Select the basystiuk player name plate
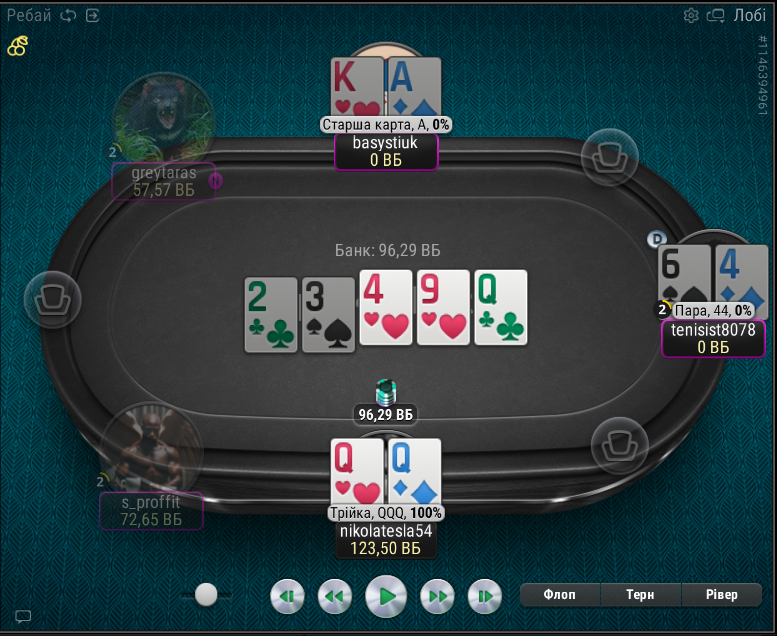The image size is (777, 636). tap(385, 152)
